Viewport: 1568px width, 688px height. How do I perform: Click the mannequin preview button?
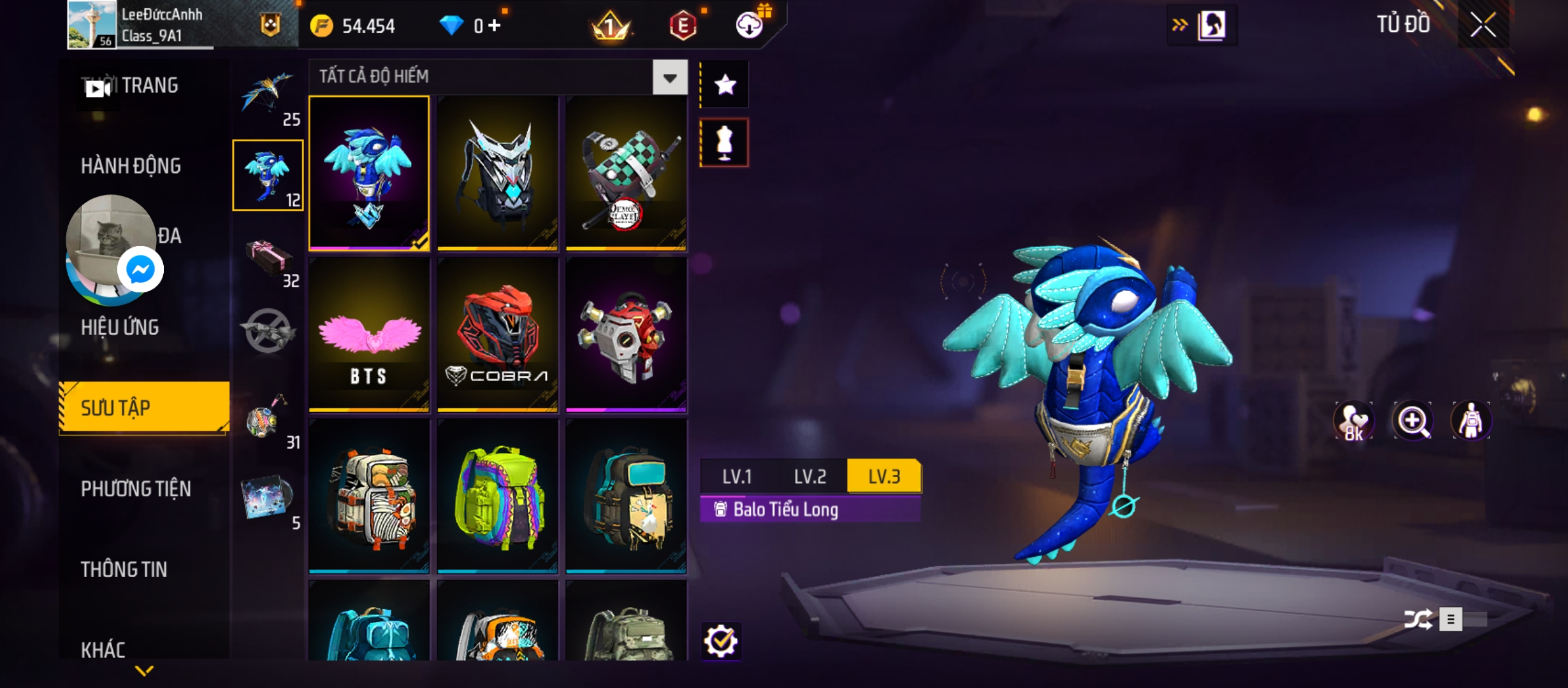pos(725,143)
